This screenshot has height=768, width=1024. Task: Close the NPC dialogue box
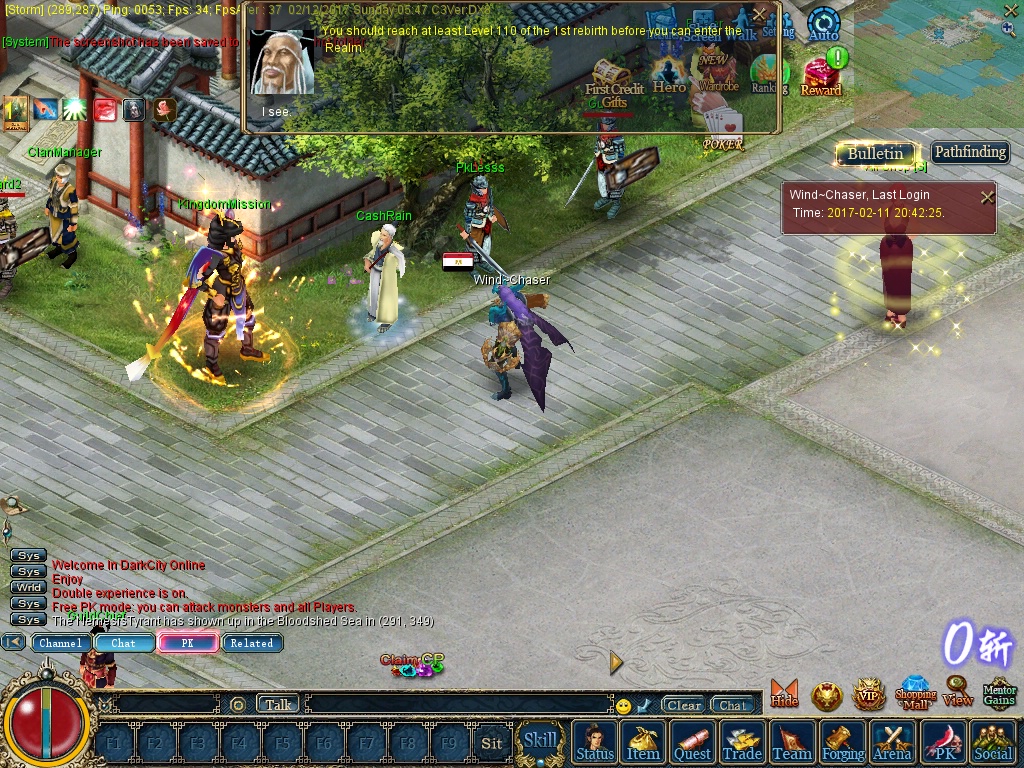(759, 14)
